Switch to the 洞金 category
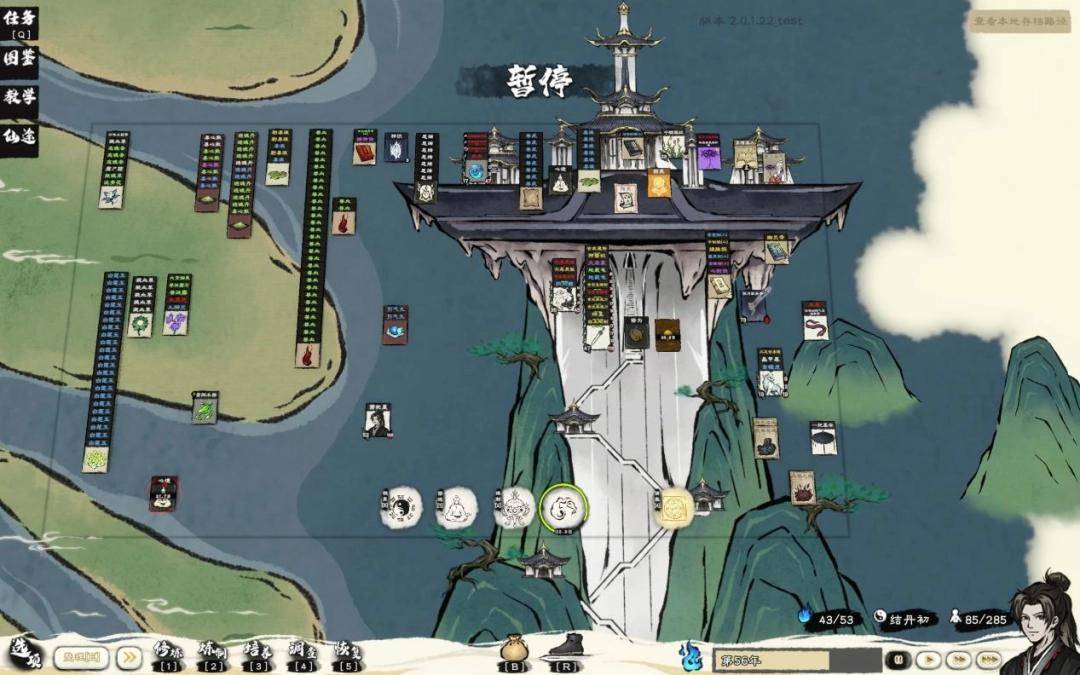 click(x=303, y=654)
